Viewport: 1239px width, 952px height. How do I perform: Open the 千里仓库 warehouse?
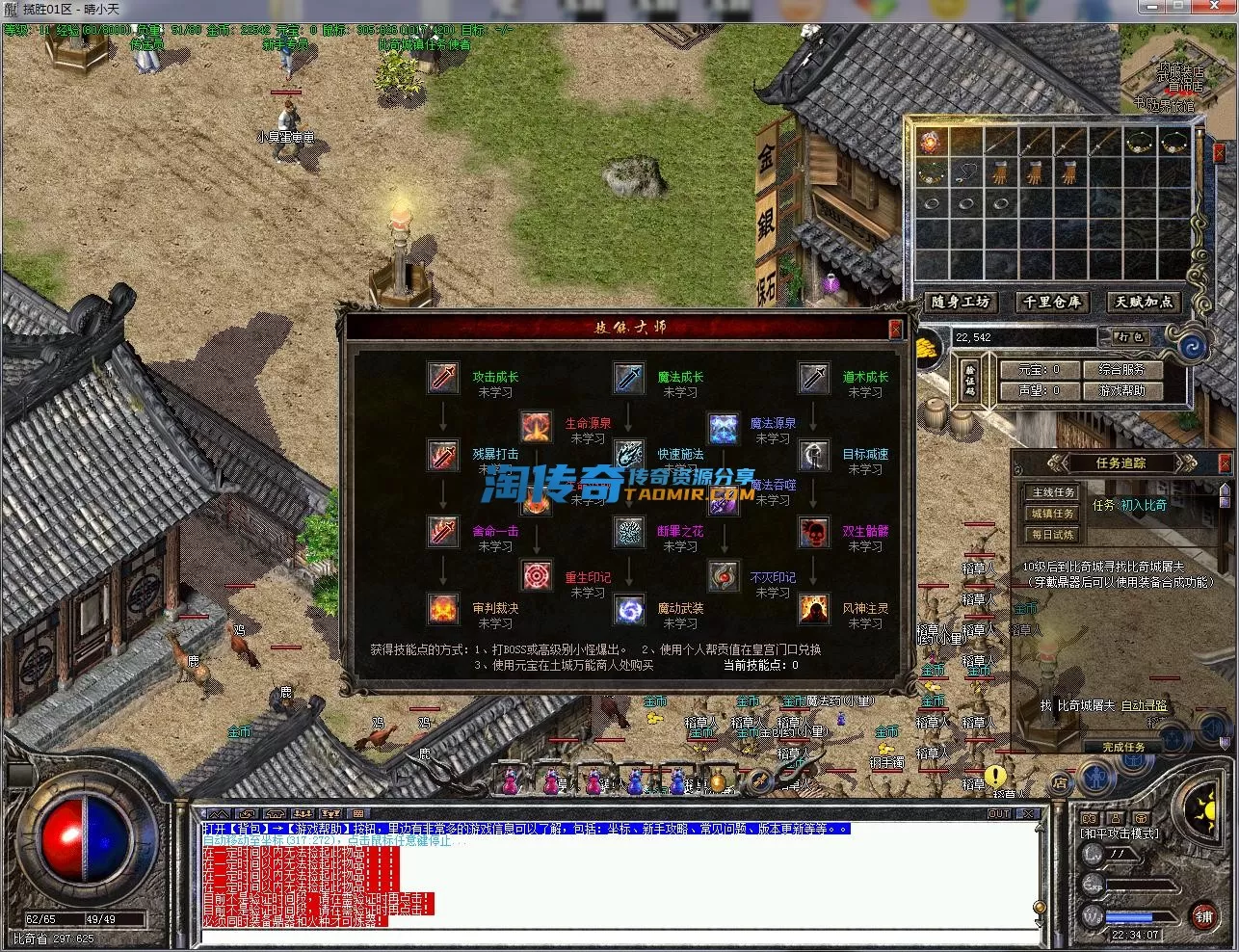click(1051, 303)
